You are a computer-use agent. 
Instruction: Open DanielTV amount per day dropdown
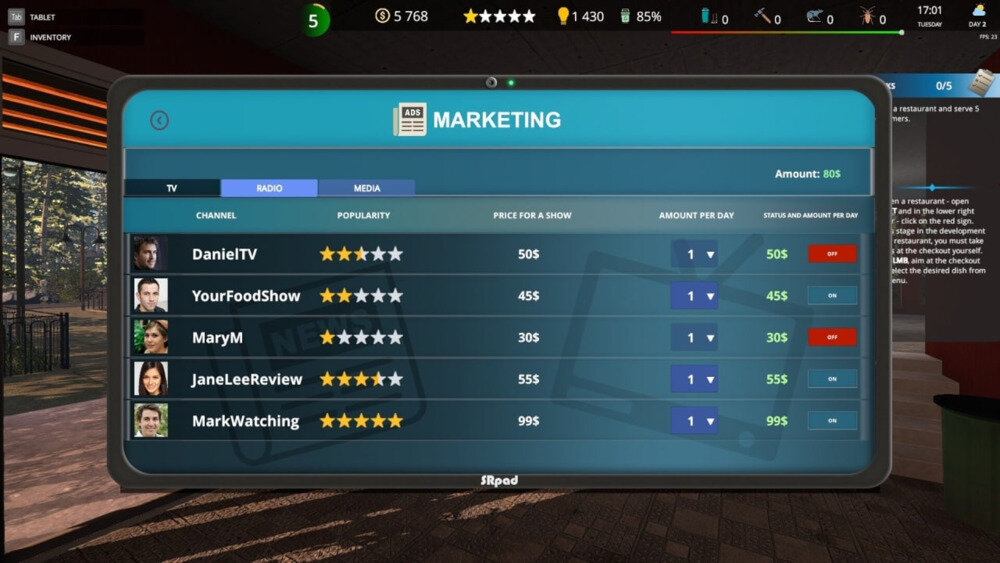(x=694, y=254)
